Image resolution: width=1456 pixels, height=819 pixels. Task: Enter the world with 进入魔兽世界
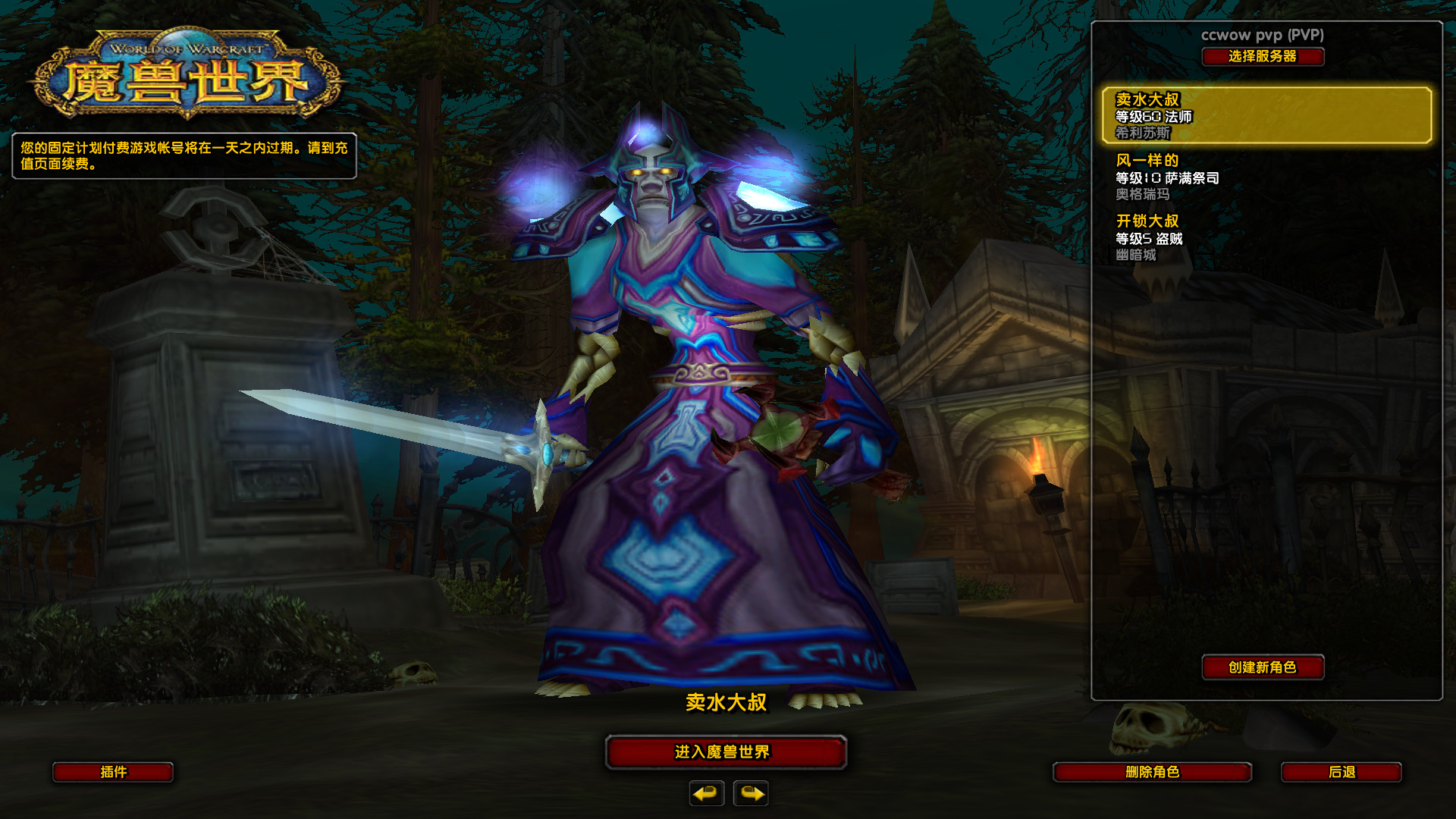[x=725, y=752]
